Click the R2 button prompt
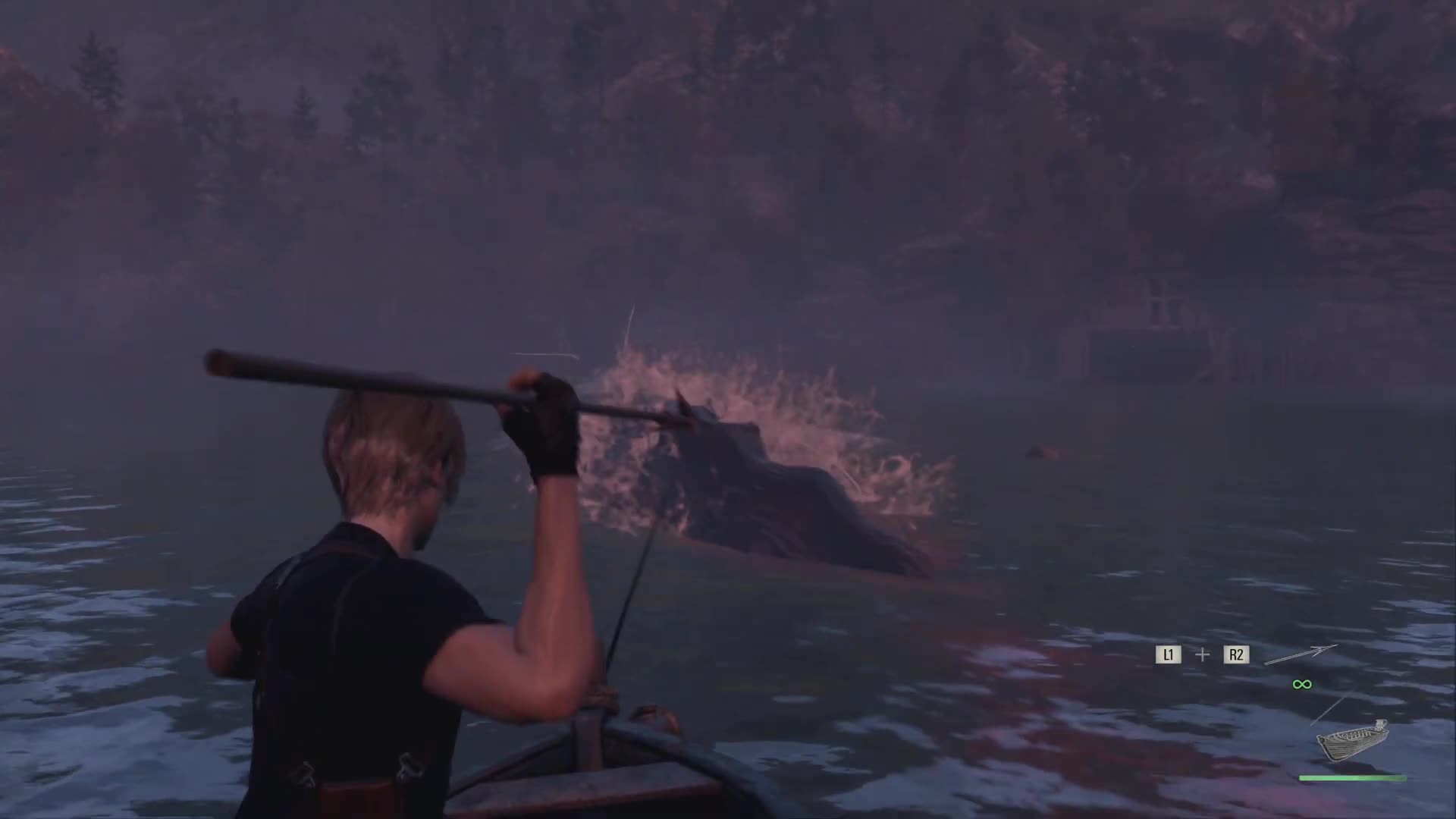Image resolution: width=1456 pixels, height=819 pixels. [1238, 654]
